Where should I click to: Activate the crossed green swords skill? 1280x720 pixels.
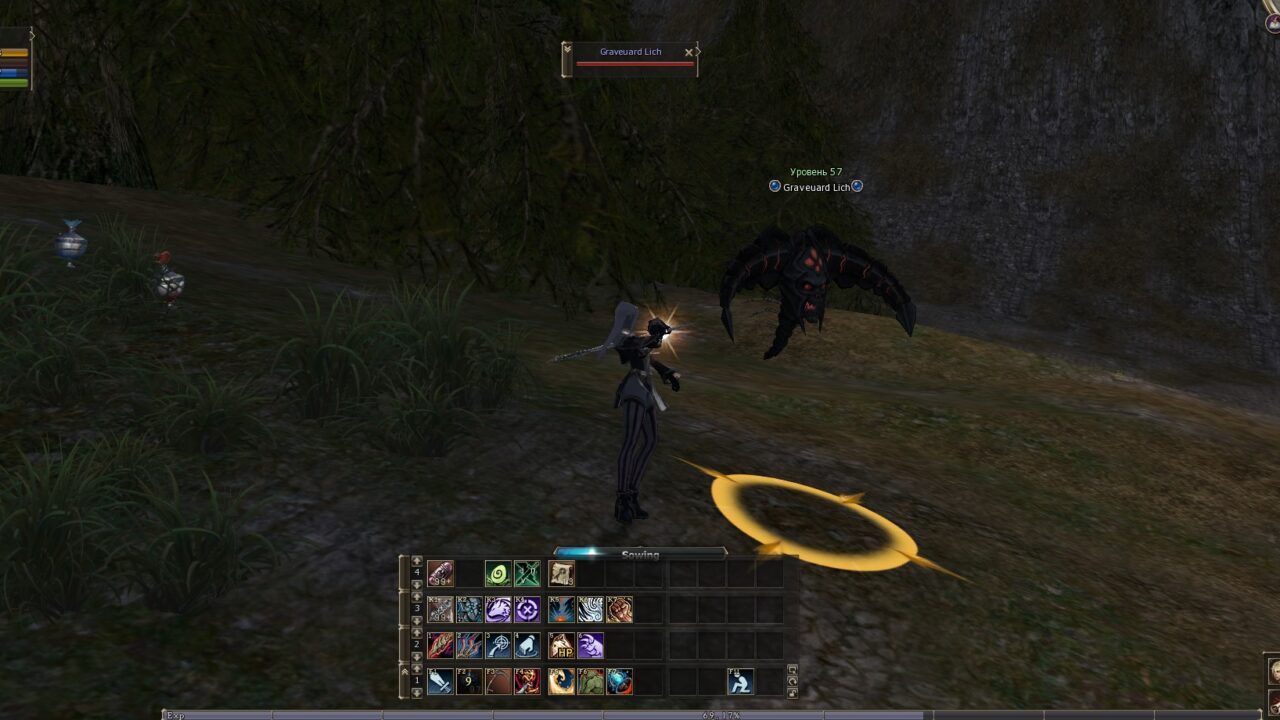527,574
